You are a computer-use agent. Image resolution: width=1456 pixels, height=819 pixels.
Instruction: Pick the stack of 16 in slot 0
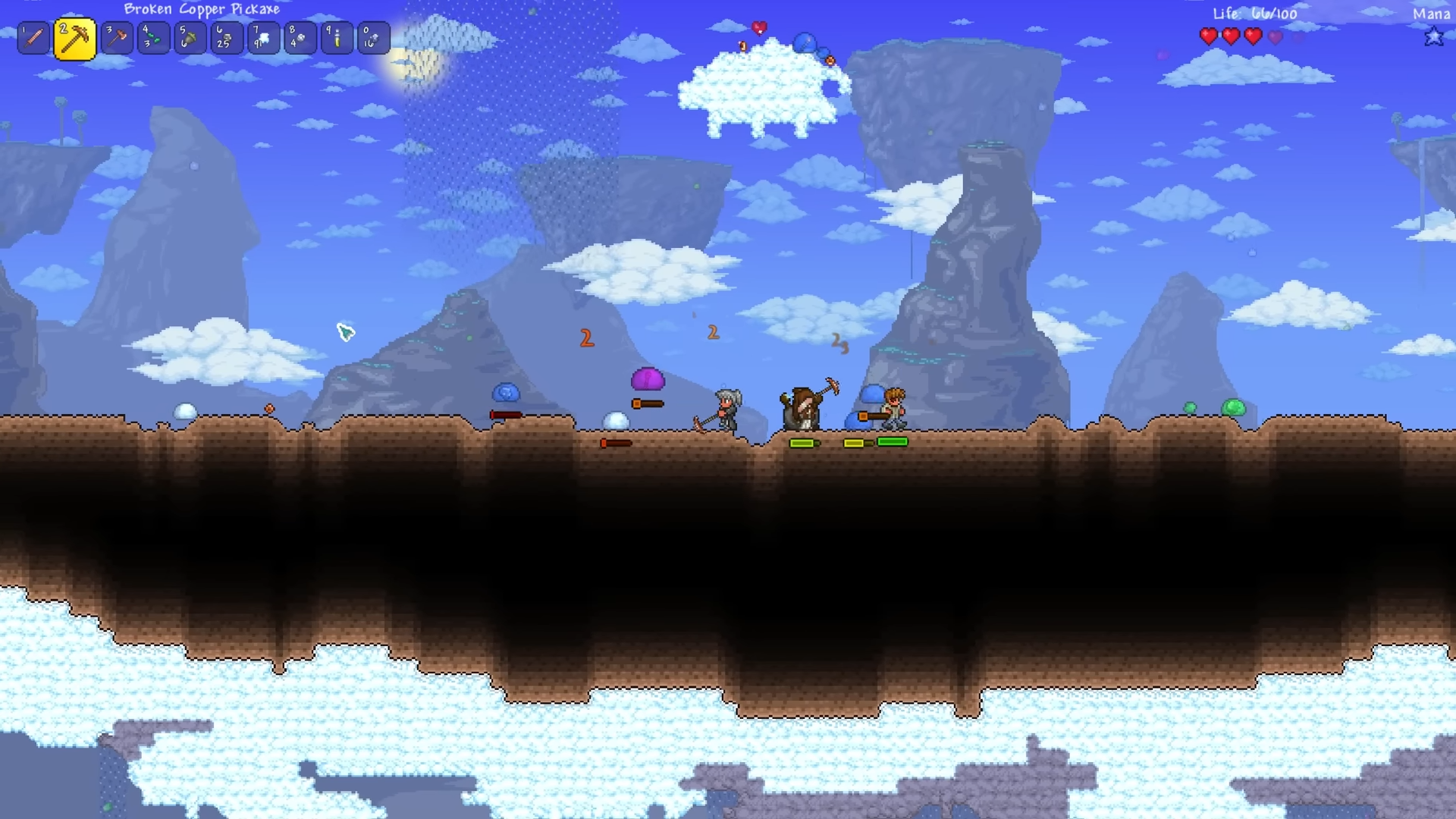click(x=373, y=38)
